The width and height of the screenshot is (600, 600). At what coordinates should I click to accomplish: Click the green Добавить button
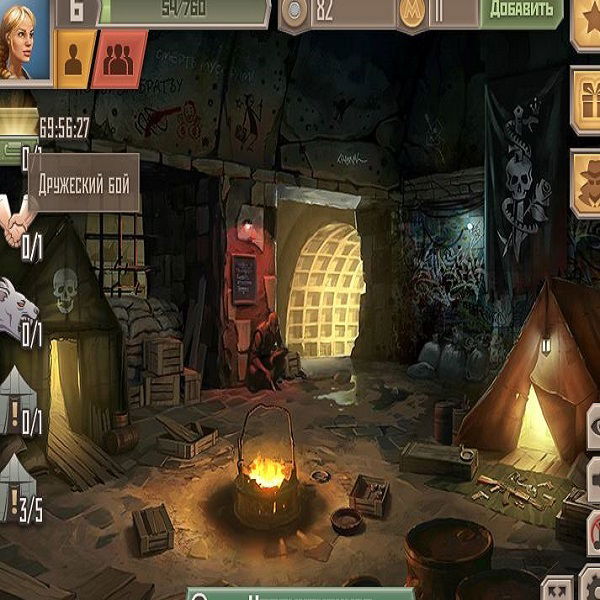click(522, 10)
